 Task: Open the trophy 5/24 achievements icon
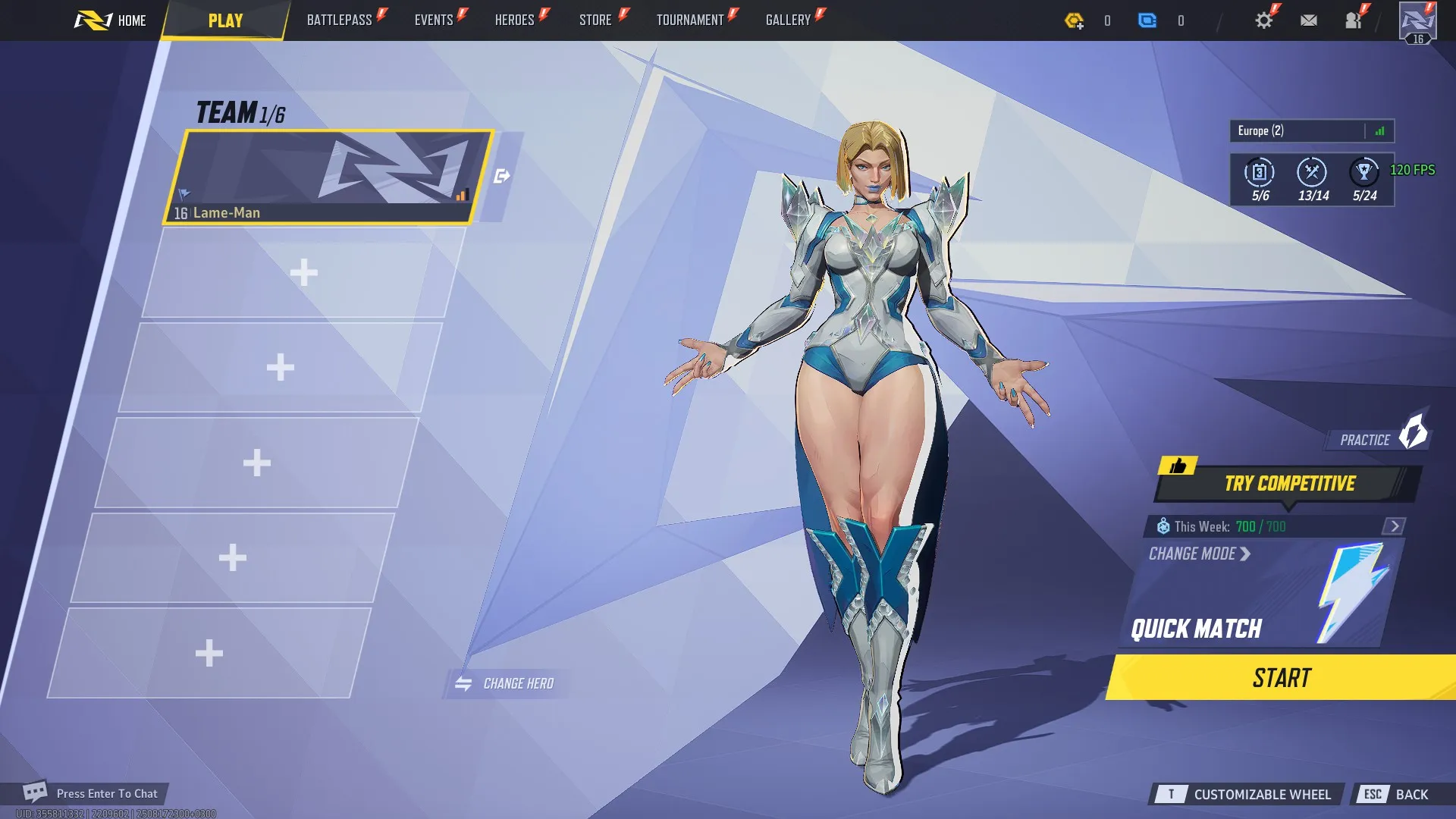1363,173
